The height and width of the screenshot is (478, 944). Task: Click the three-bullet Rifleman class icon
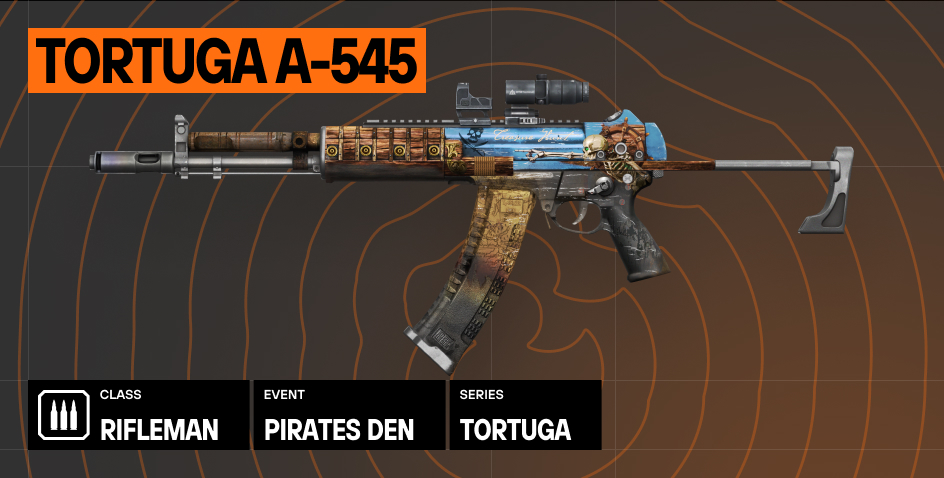(63, 416)
